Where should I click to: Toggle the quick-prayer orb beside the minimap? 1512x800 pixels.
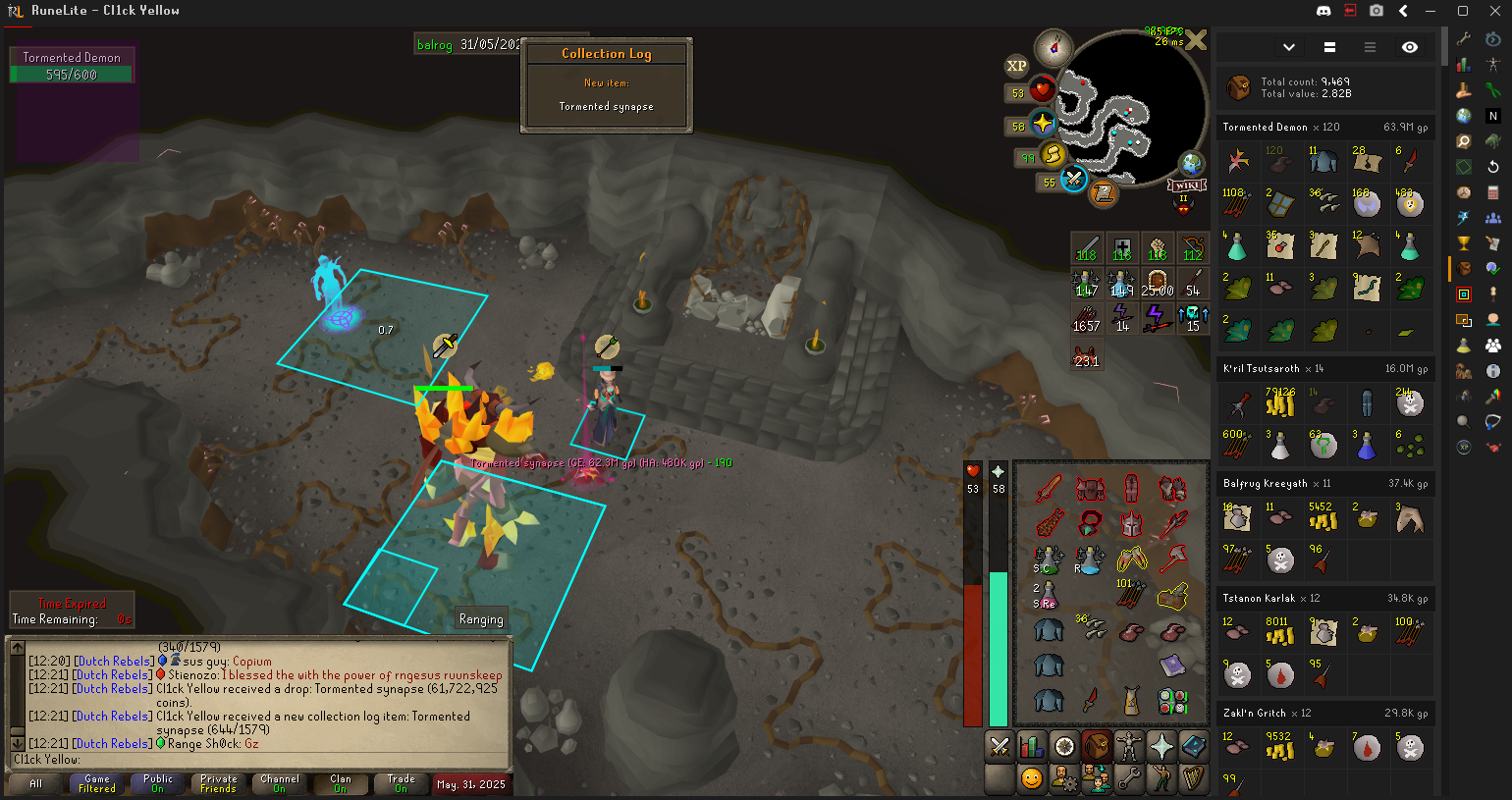point(1042,125)
